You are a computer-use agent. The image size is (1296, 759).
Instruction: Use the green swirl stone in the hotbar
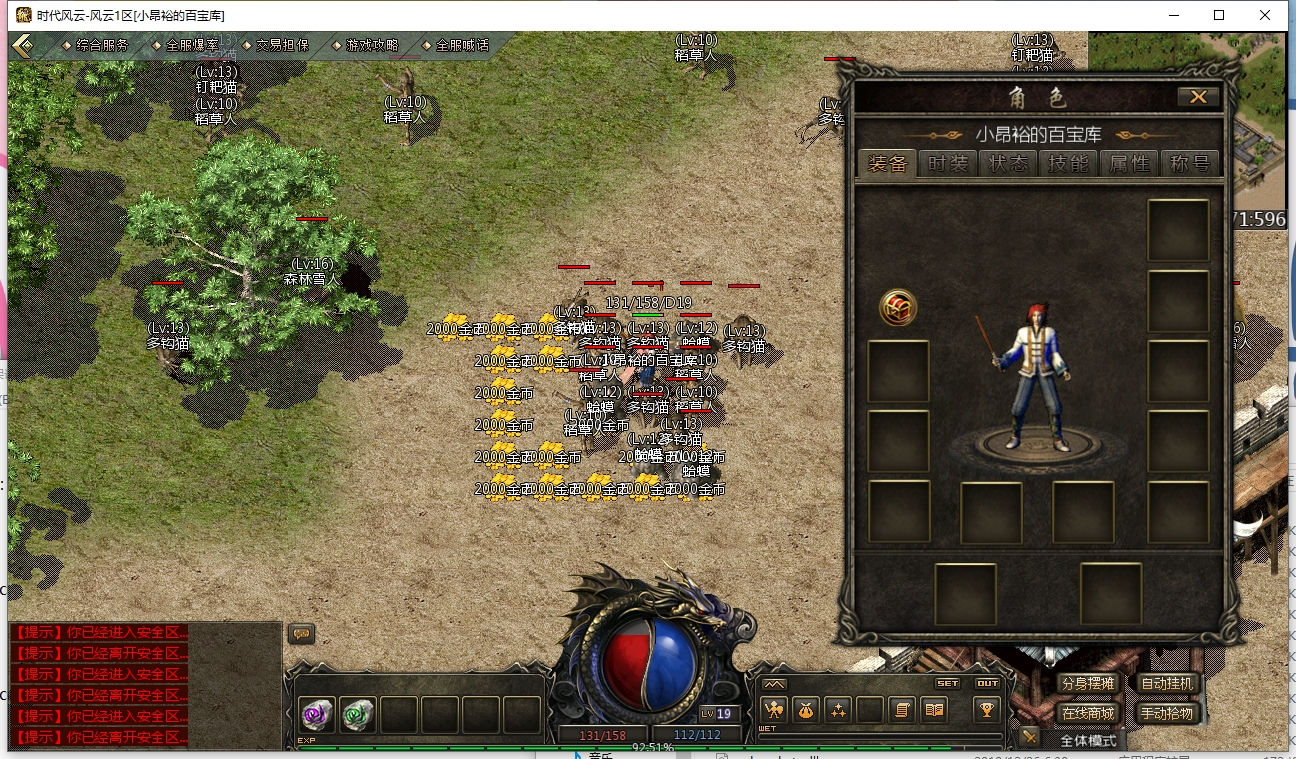358,714
